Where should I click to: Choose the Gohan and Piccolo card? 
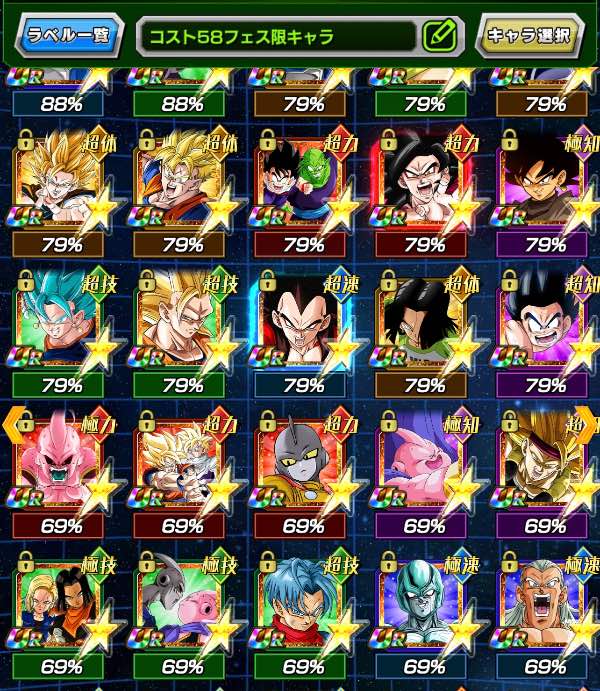299,183
